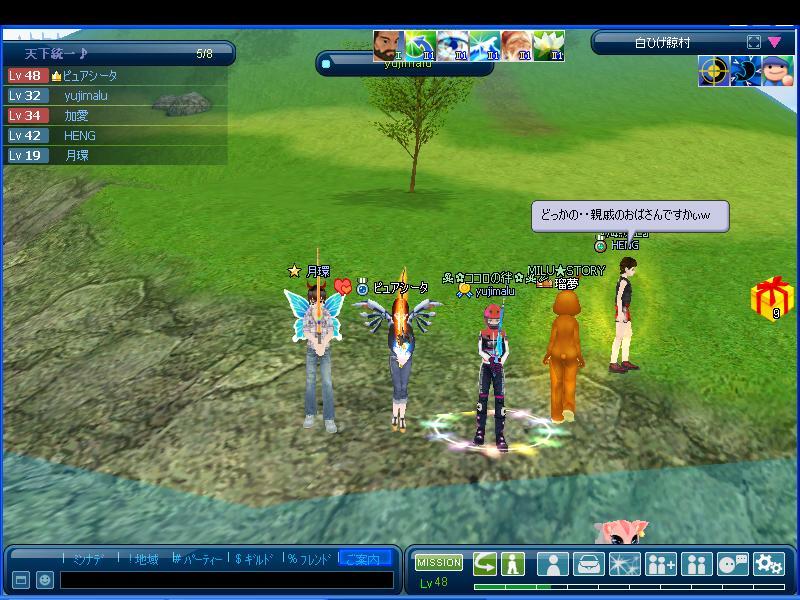
Task: Open the emoticon smiley button
Action: pyautogui.click(x=45, y=580)
